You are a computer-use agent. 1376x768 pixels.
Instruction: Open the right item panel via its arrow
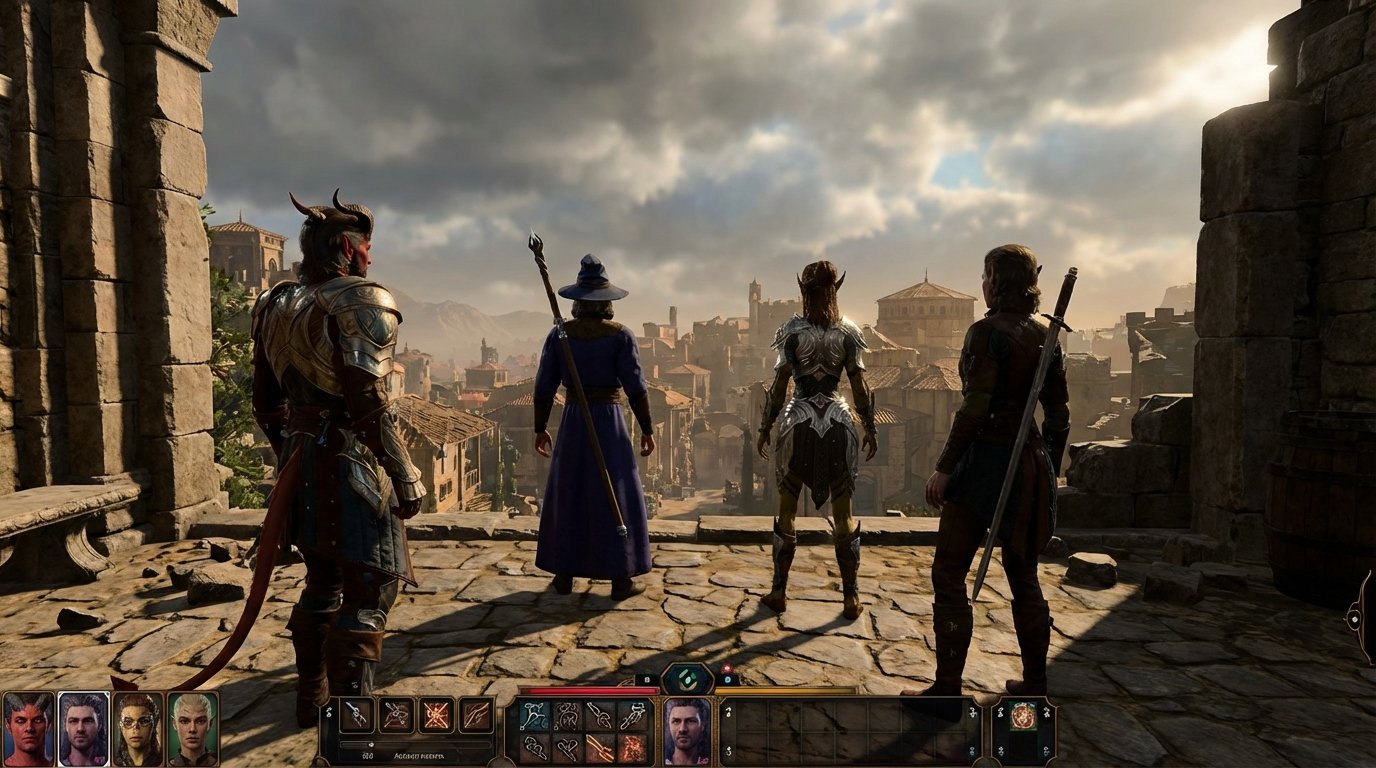1046,711
